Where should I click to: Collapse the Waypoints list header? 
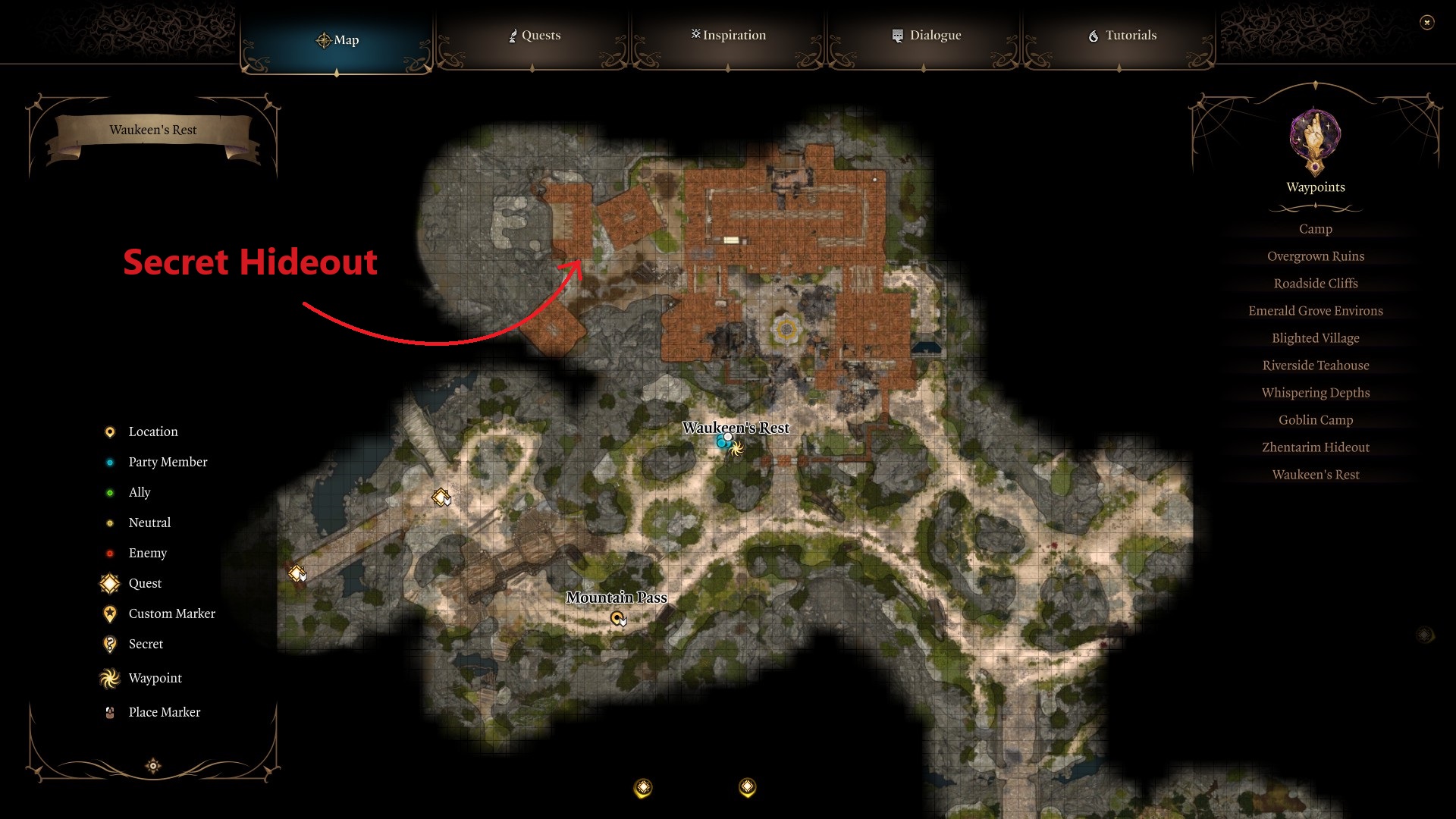click(1315, 187)
